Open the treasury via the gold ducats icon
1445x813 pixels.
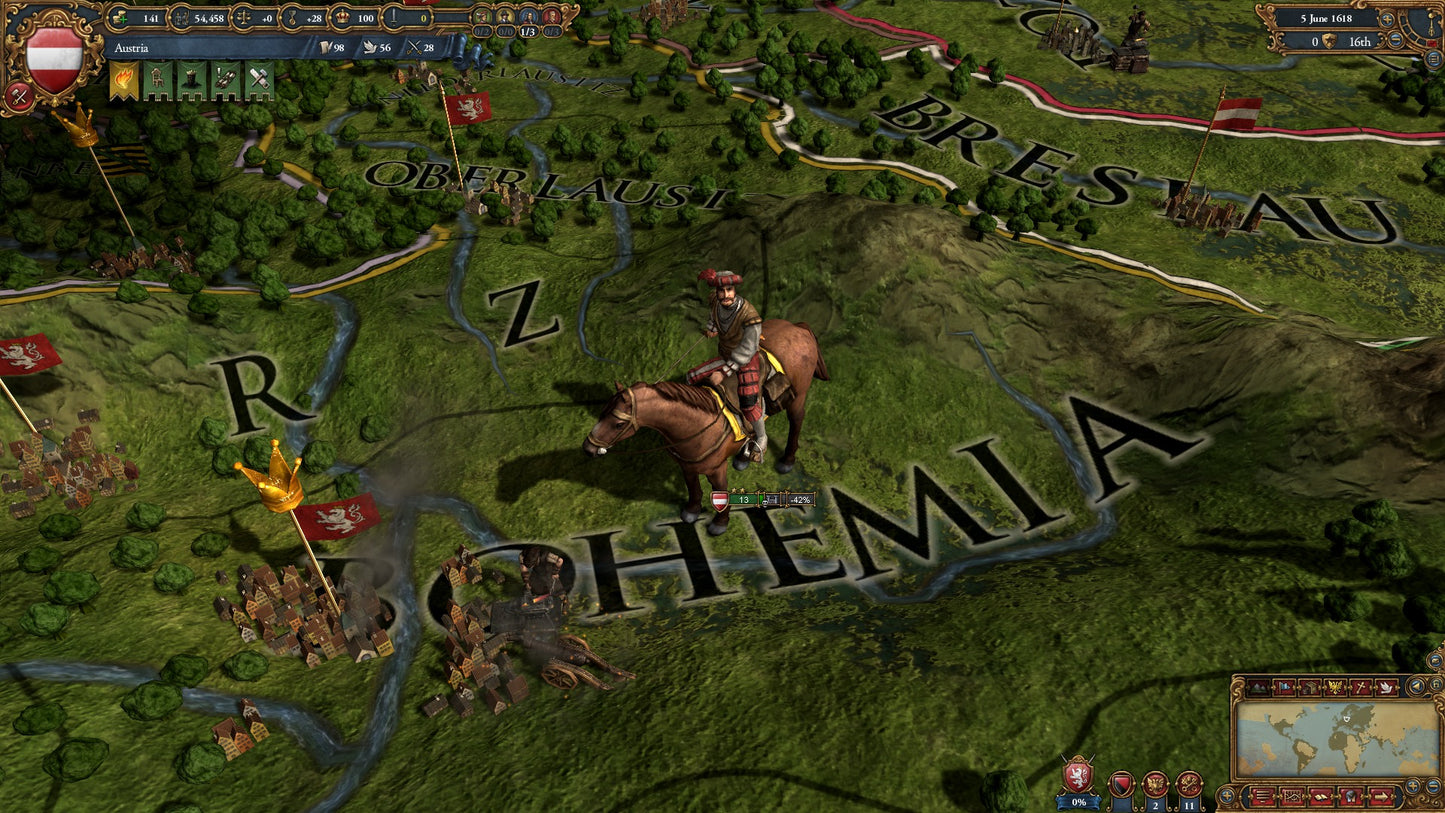click(119, 19)
